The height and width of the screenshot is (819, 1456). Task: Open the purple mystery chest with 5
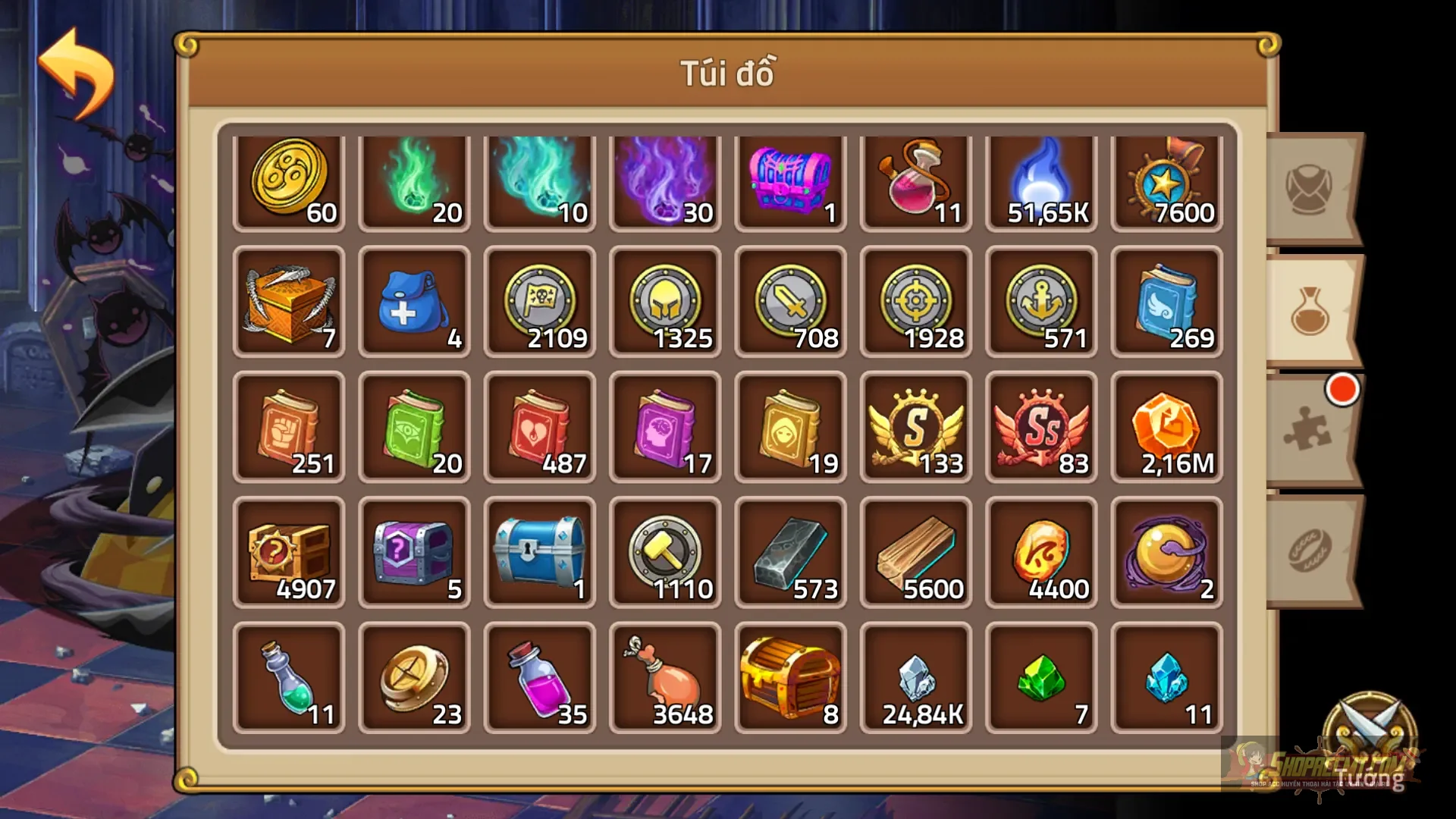click(x=416, y=551)
